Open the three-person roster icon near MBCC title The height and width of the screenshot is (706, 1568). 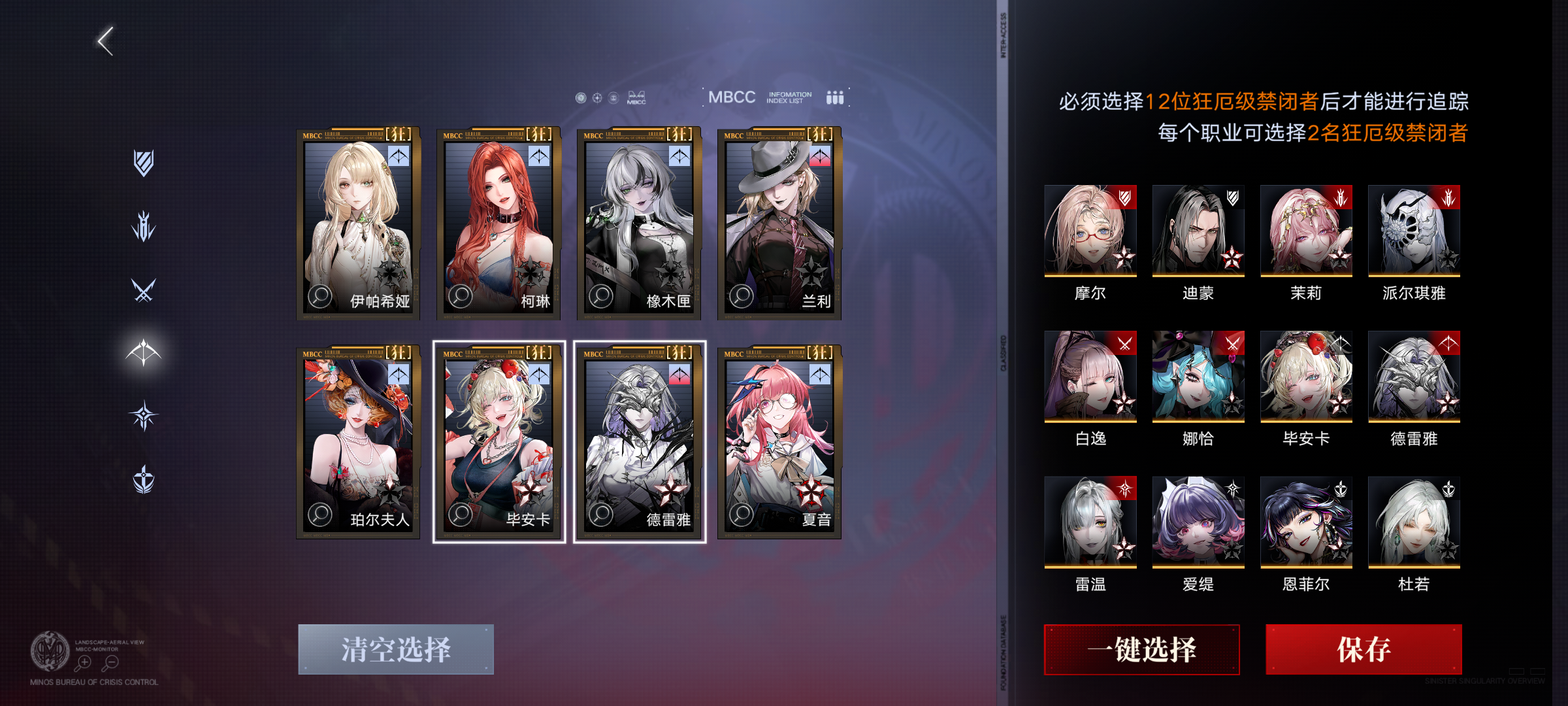834,98
